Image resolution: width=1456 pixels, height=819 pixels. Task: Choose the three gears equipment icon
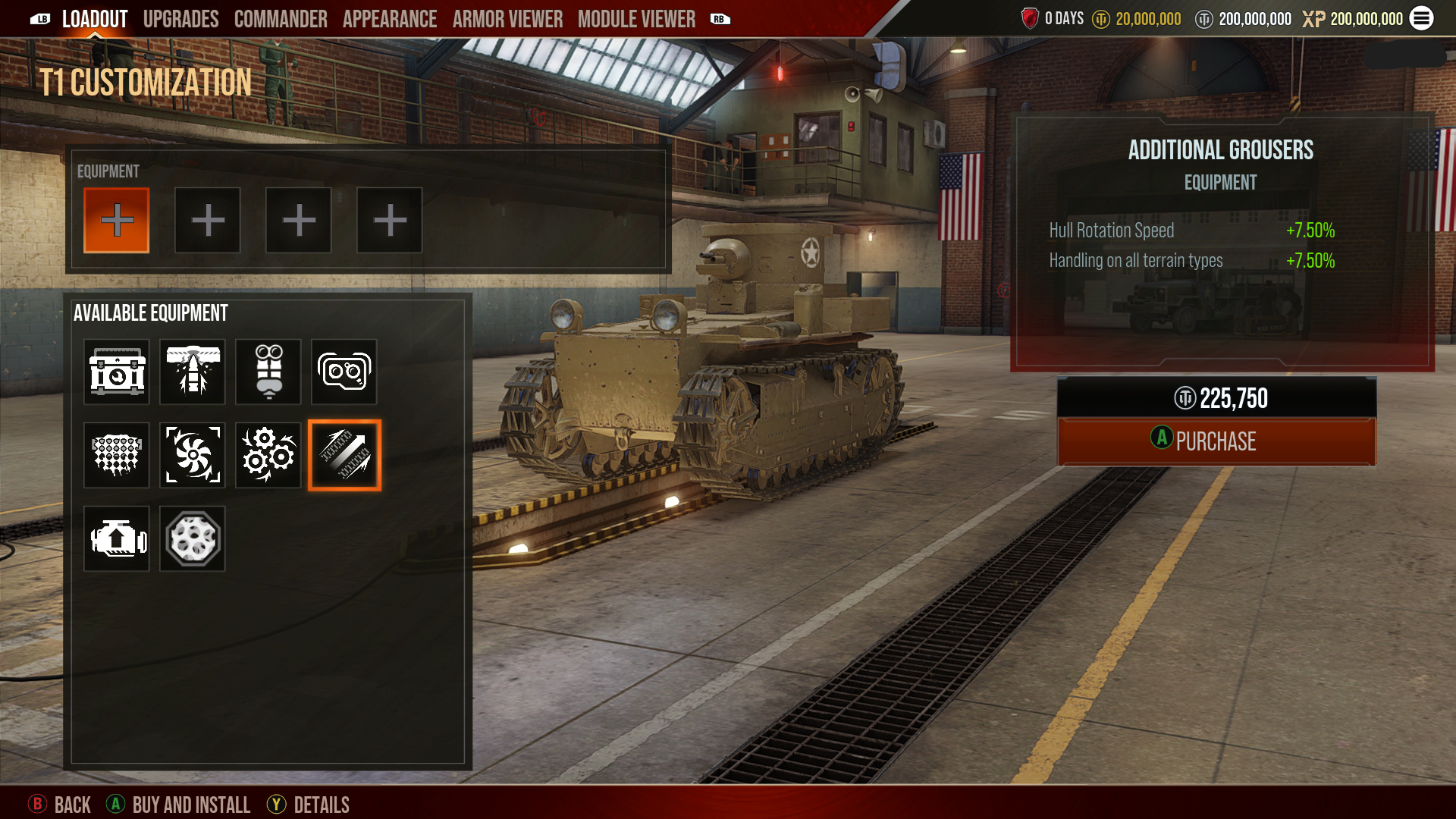click(x=268, y=455)
